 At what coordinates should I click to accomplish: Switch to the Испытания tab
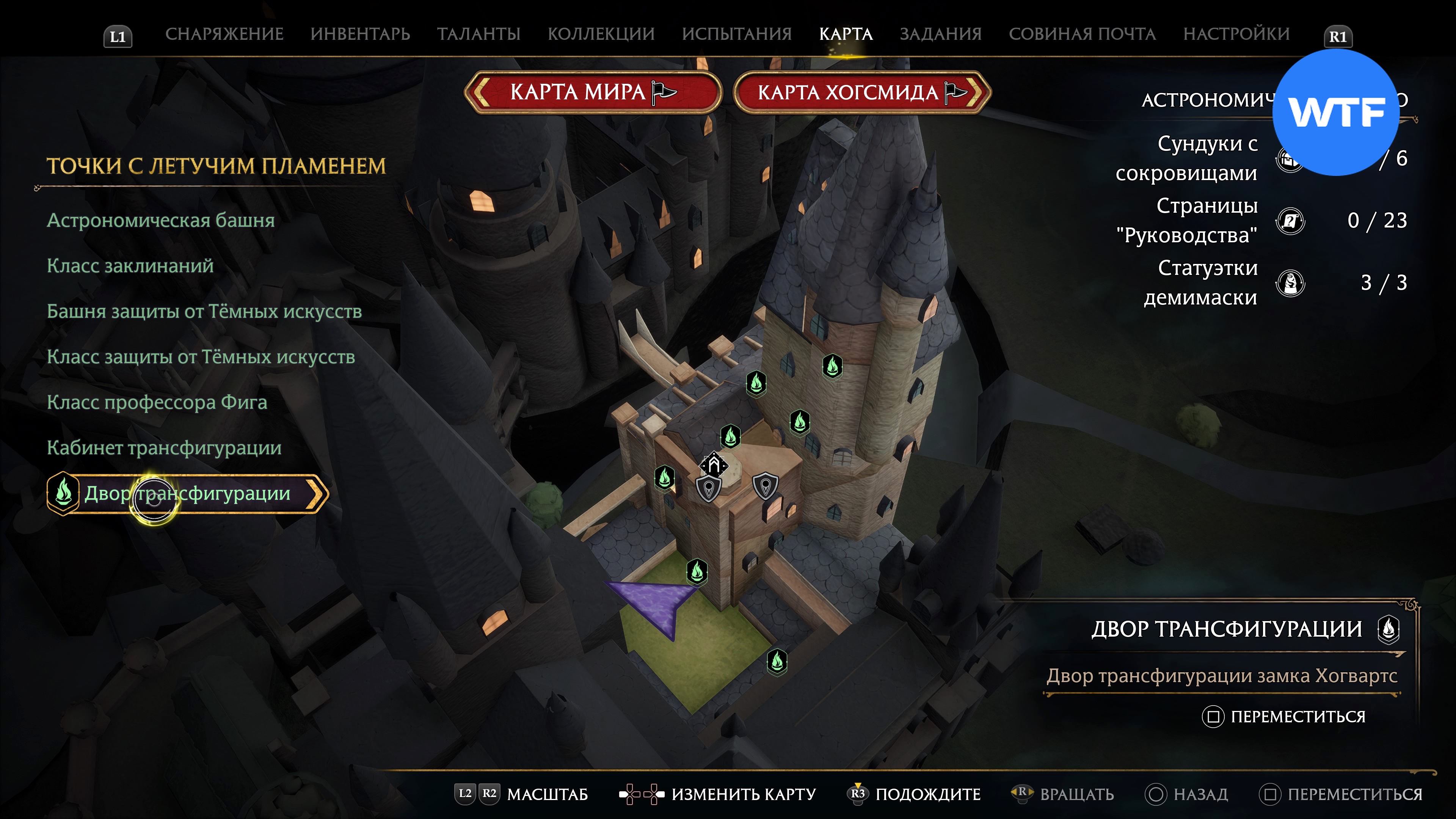[x=736, y=34]
